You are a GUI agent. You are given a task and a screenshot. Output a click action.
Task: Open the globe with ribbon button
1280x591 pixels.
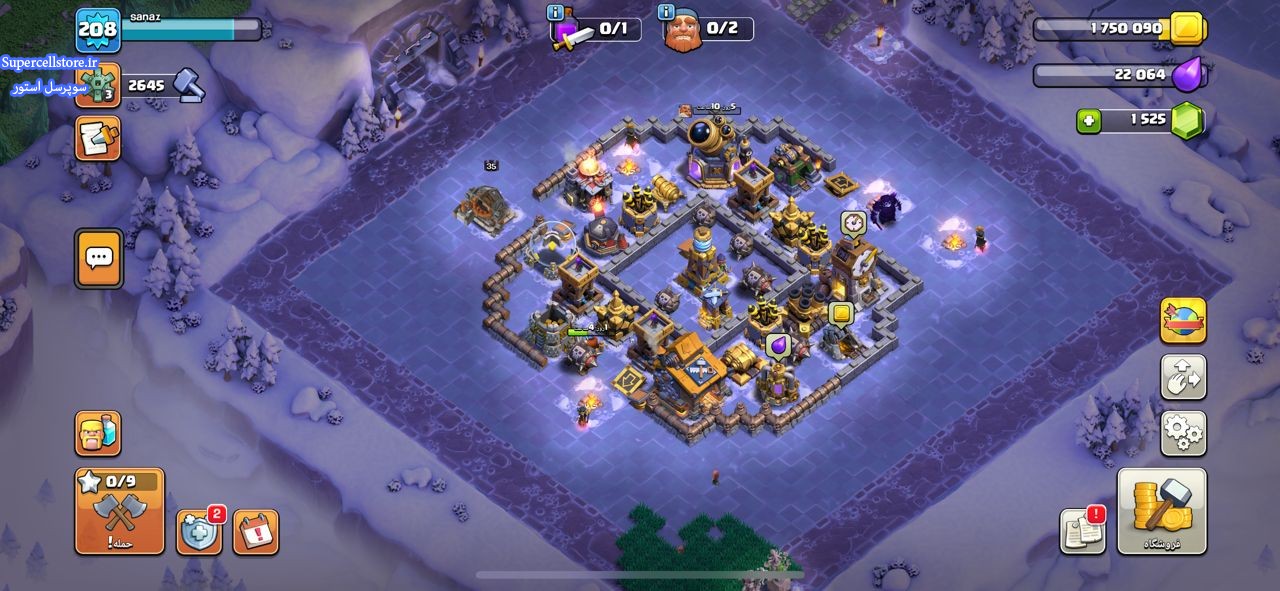coord(1183,321)
